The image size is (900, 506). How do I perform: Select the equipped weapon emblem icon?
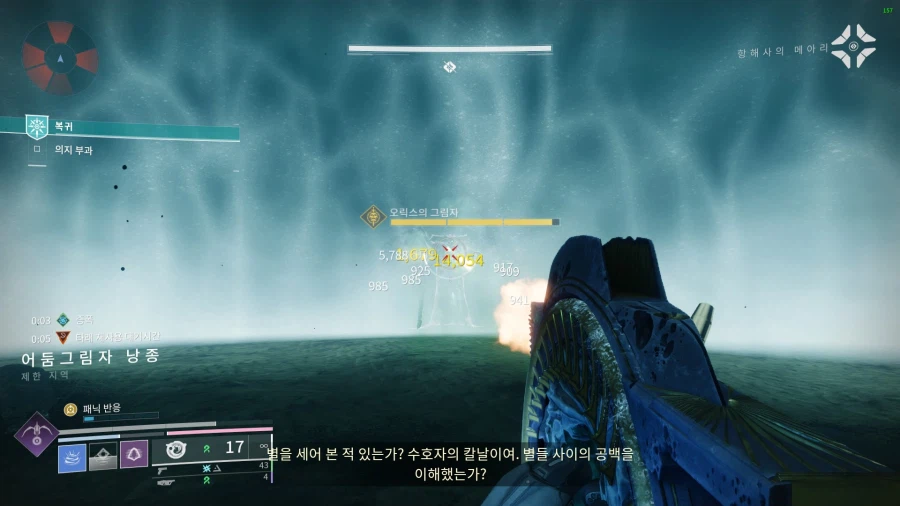177,449
